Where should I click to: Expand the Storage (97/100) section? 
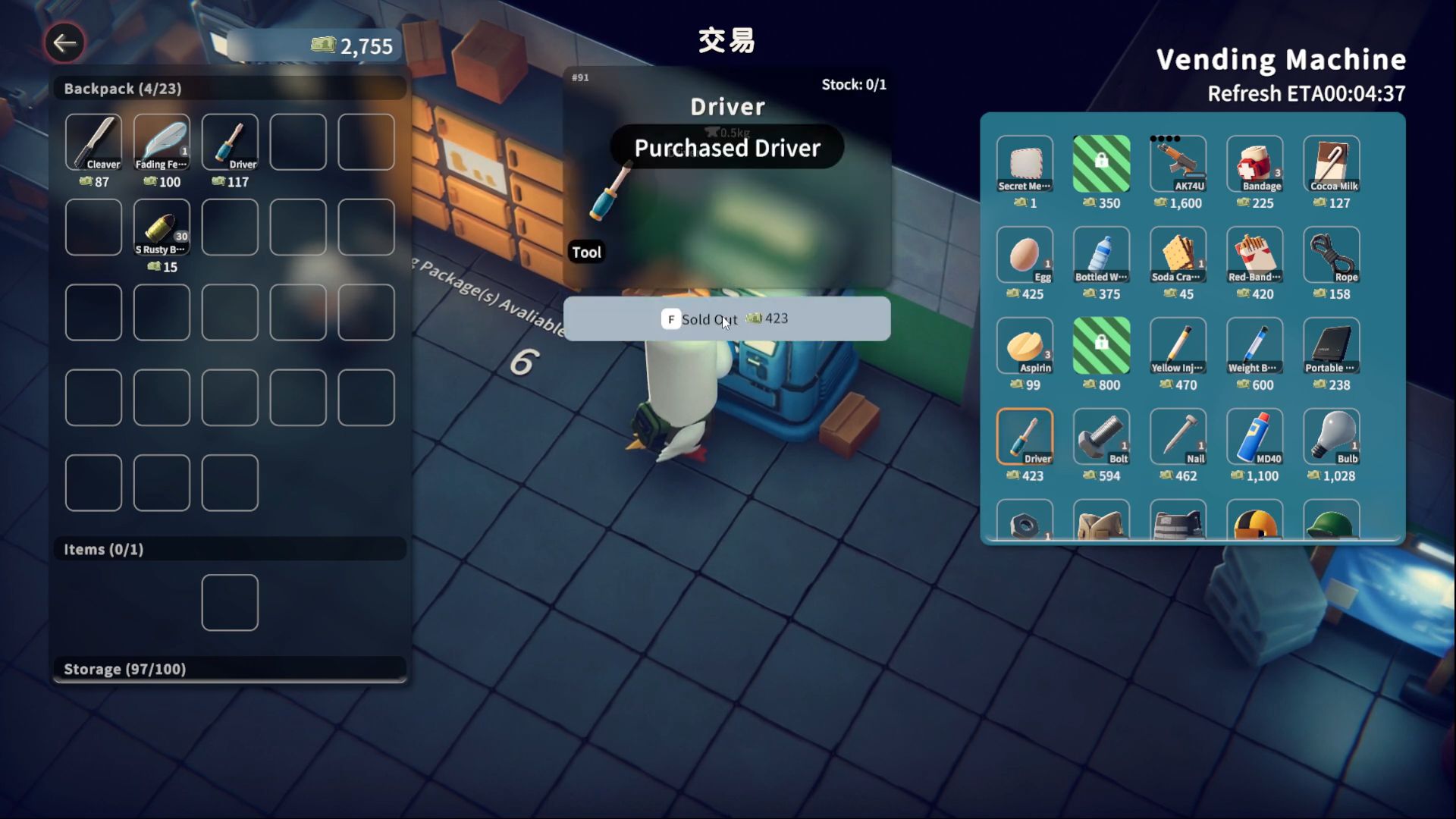click(229, 669)
